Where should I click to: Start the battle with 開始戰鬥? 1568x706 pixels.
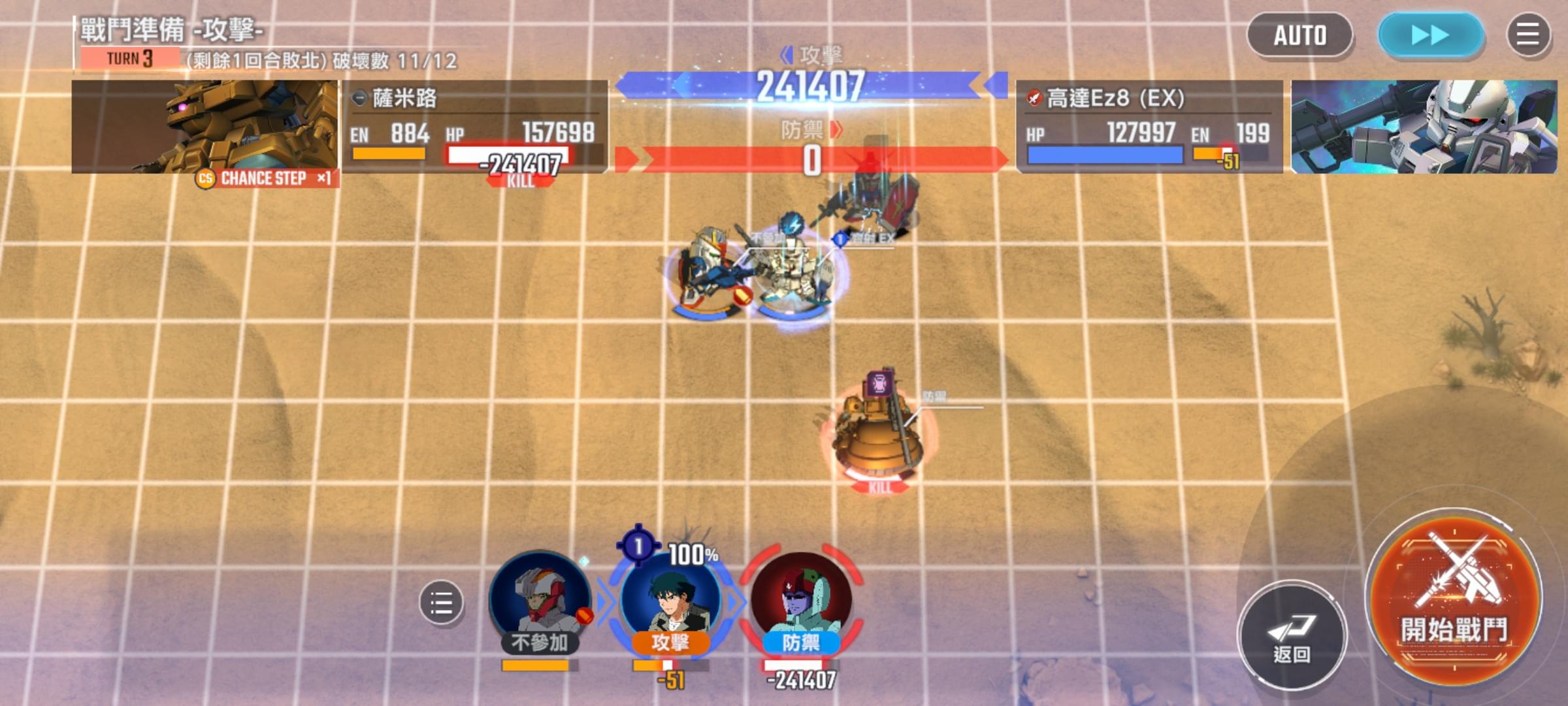1455,598
